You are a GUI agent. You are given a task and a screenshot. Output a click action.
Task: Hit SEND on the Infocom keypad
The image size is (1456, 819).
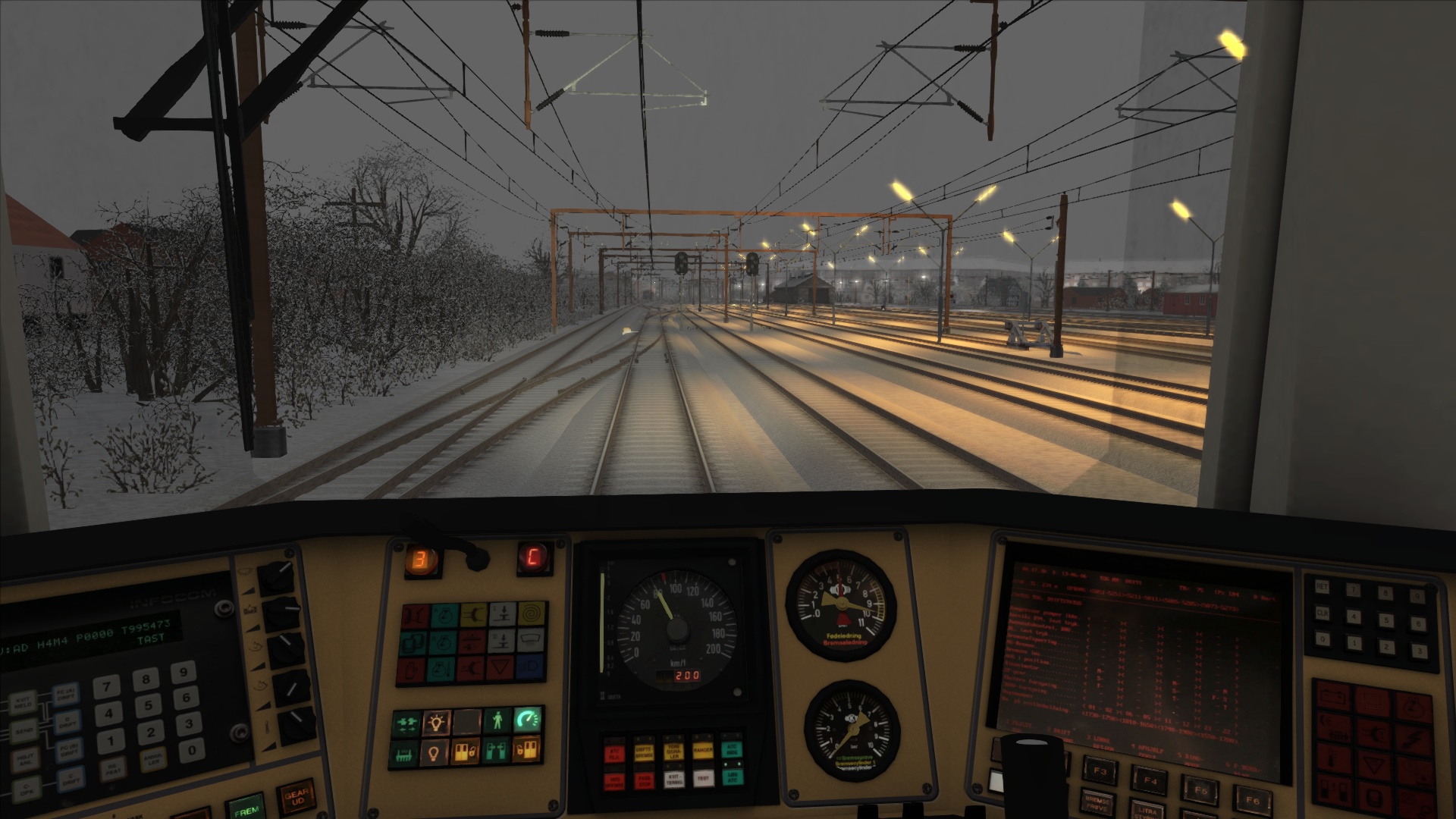point(25,730)
